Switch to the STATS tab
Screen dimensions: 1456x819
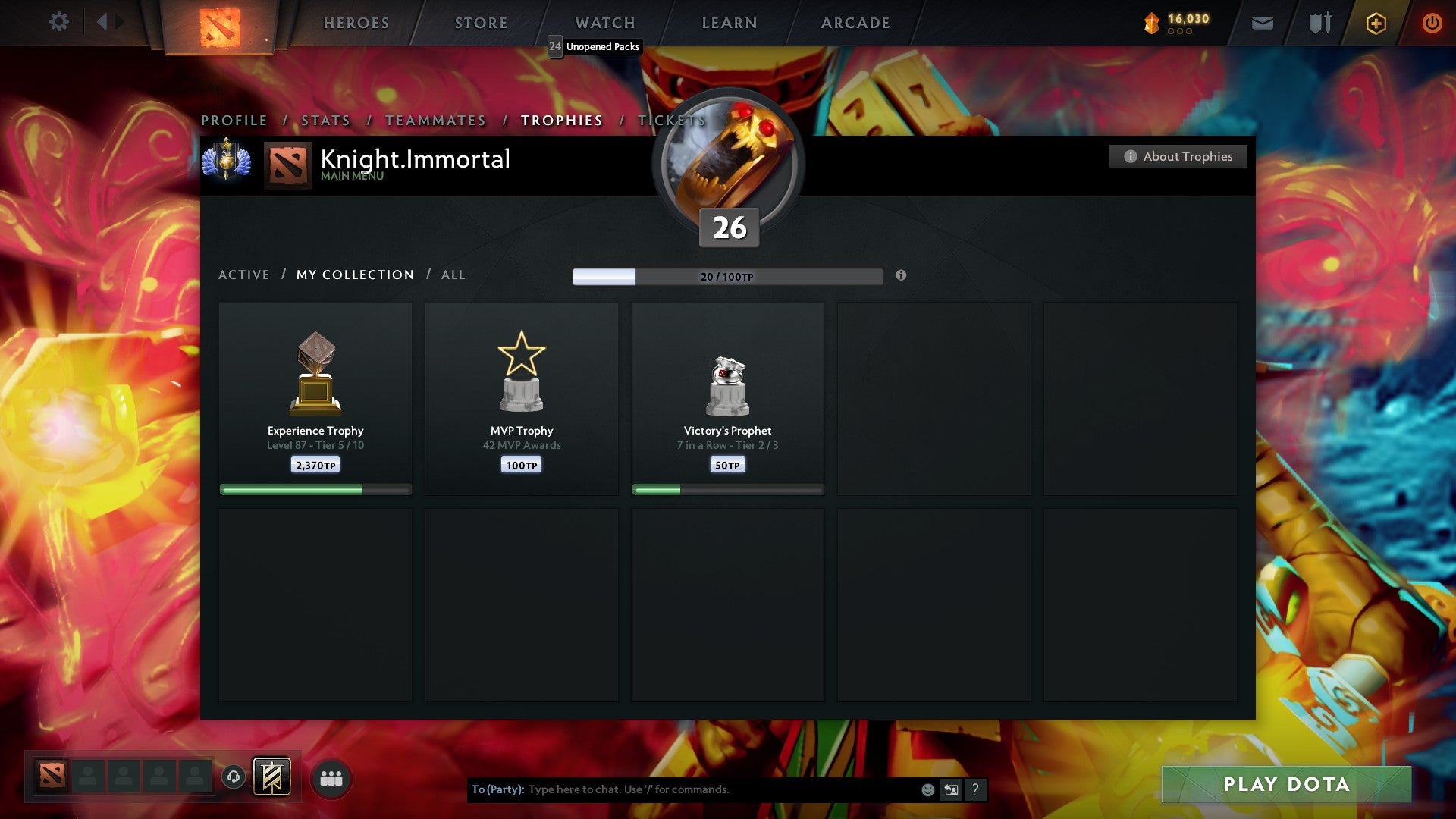(x=325, y=120)
